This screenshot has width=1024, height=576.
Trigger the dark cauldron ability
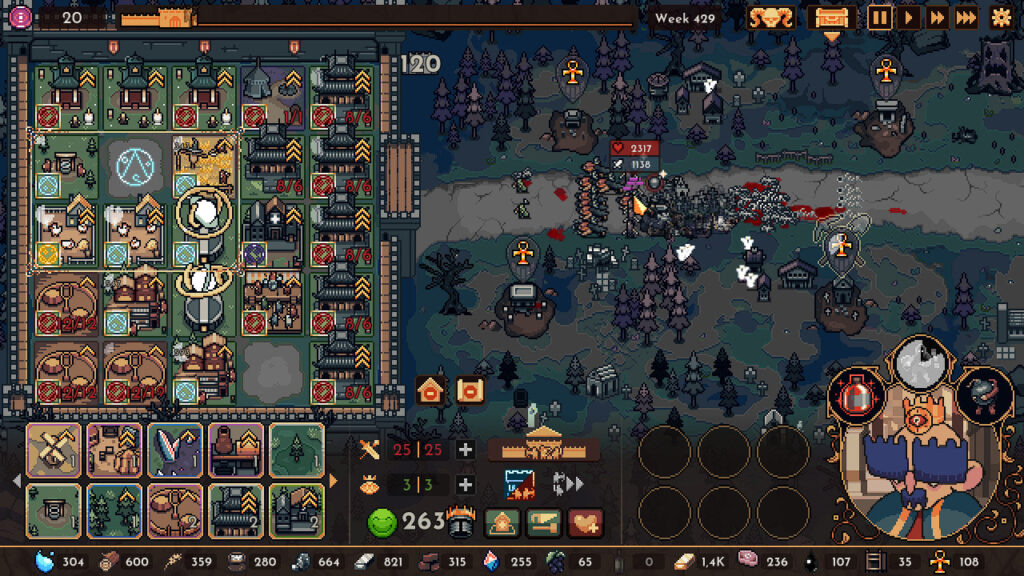pos(983,395)
